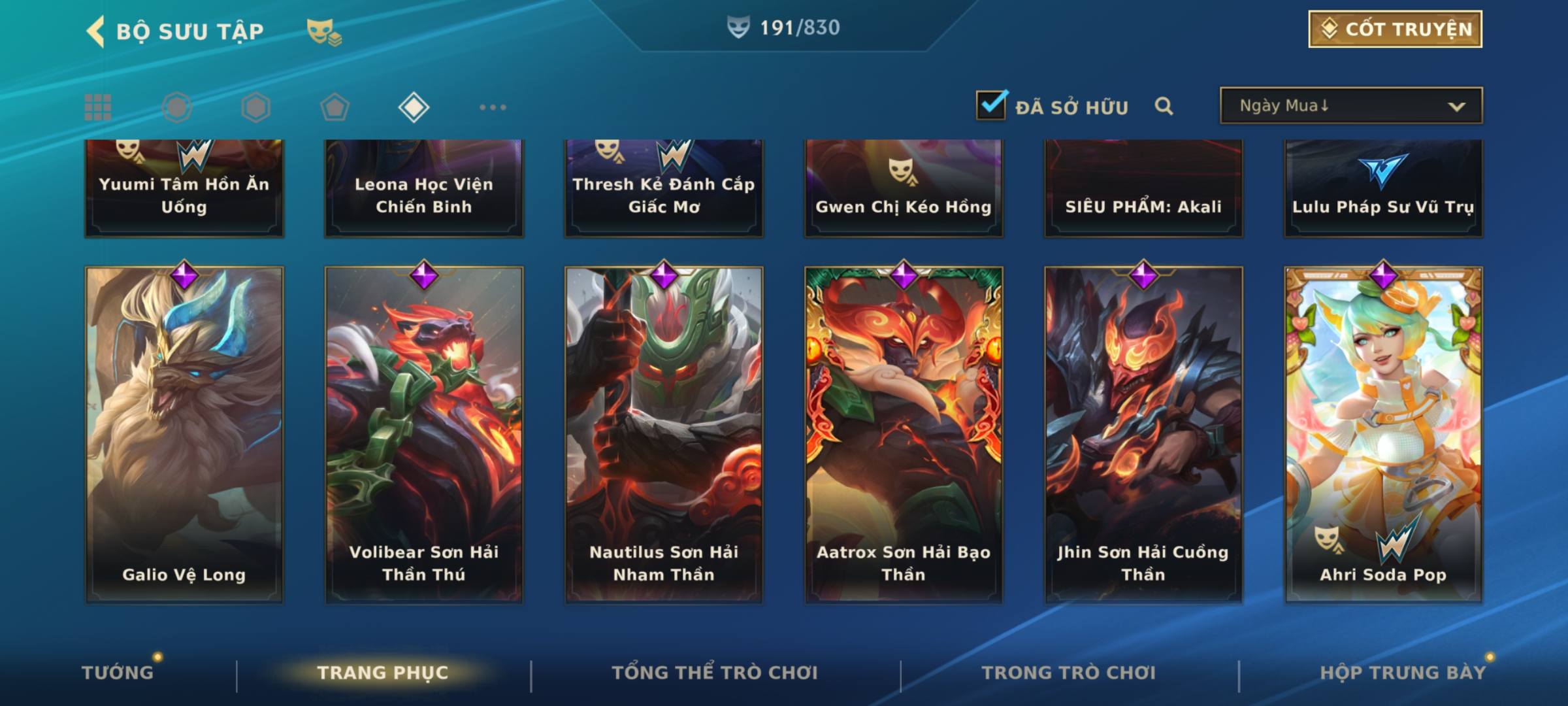Image resolution: width=1568 pixels, height=706 pixels.
Task: Go back from Bộ Sưu Tập screen
Action: pos(96,31)
